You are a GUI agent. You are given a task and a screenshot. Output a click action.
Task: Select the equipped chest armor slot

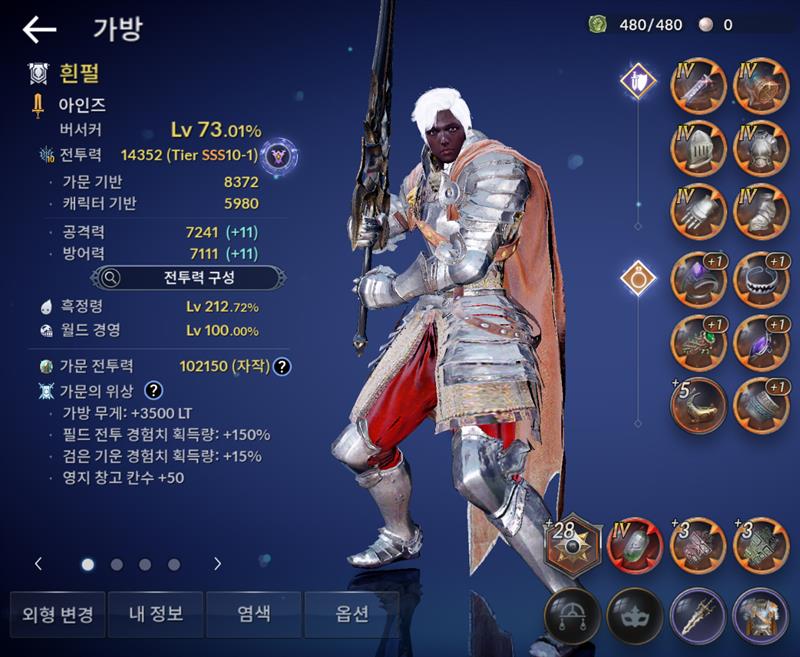(x=761, y=149)
